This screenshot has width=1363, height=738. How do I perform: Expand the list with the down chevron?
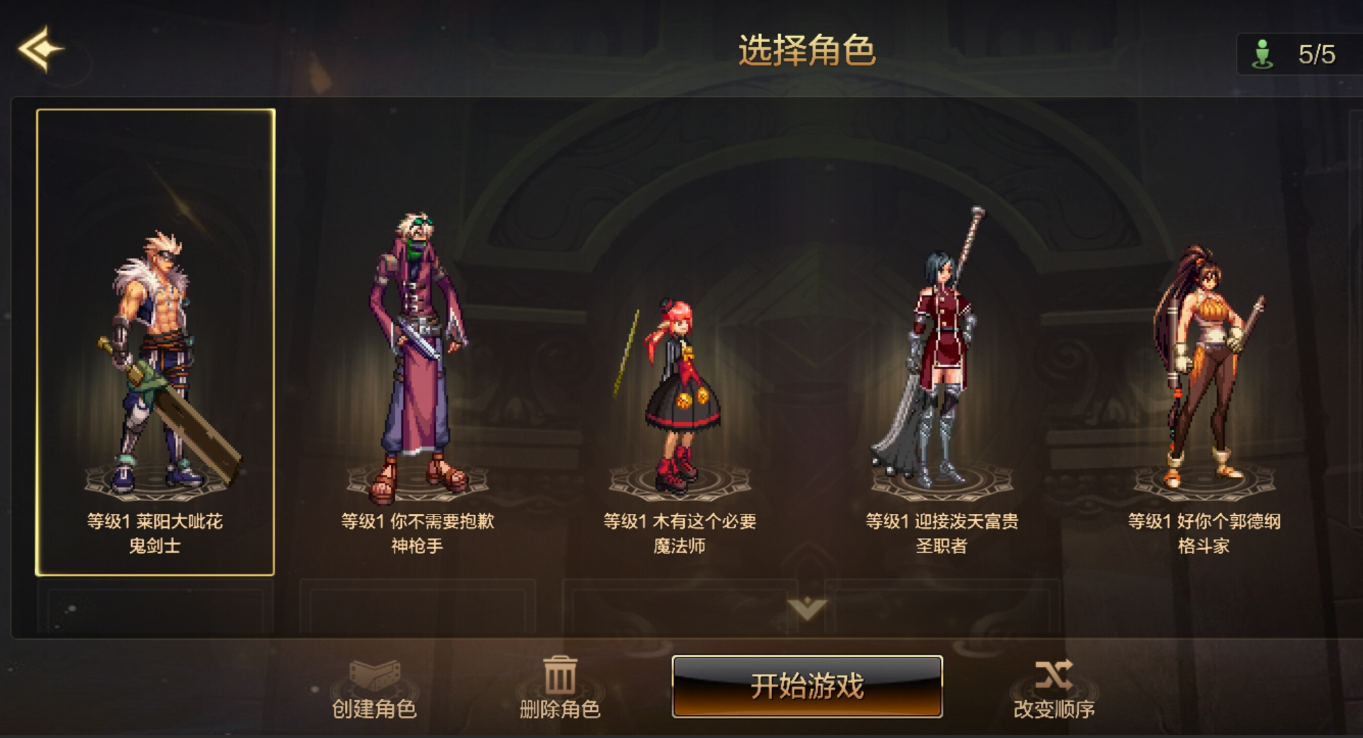coord(806,608)
